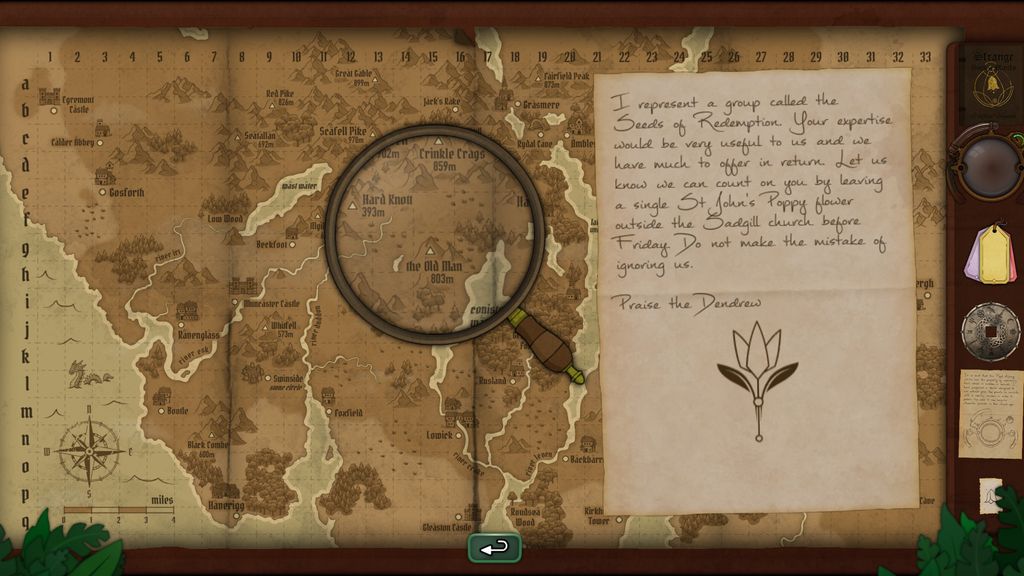The image size is (1024, 576).
Task: Open the parchment note with circle diagram
Action: (x=990, y=413)
